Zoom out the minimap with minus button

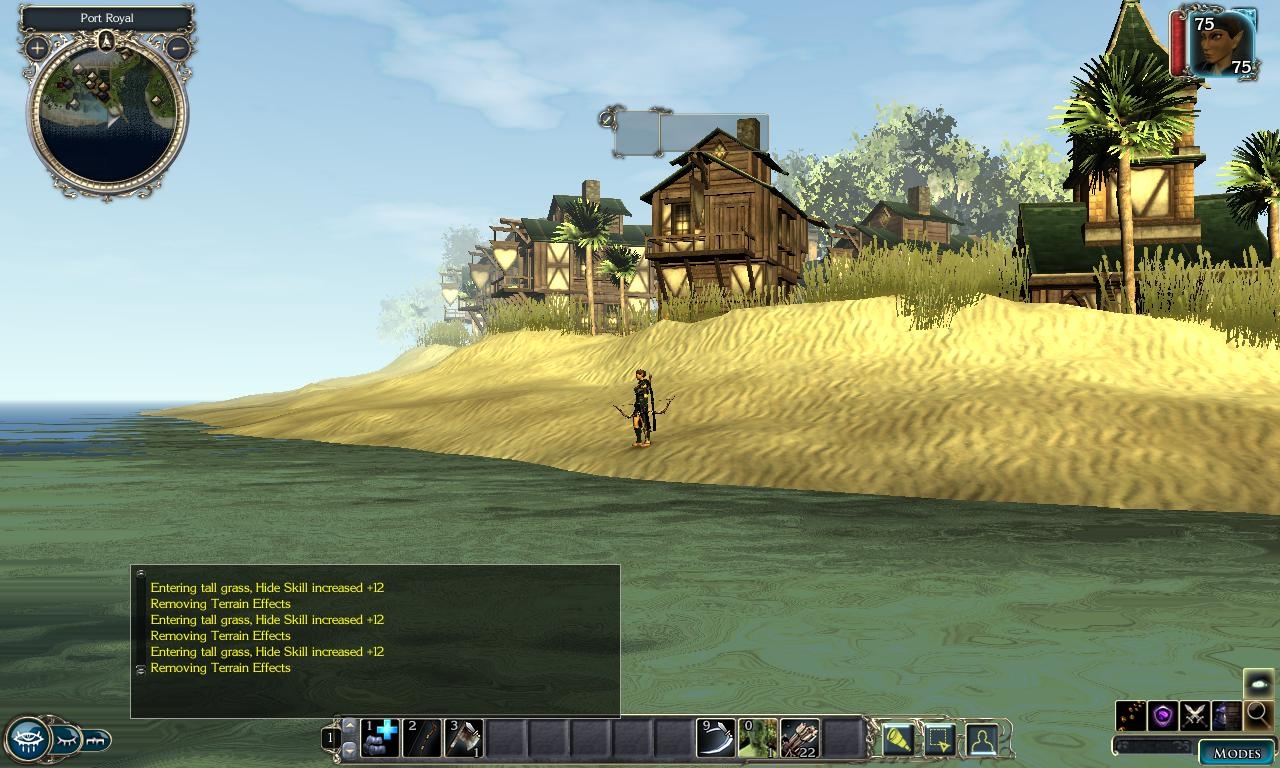coord(177,47)
